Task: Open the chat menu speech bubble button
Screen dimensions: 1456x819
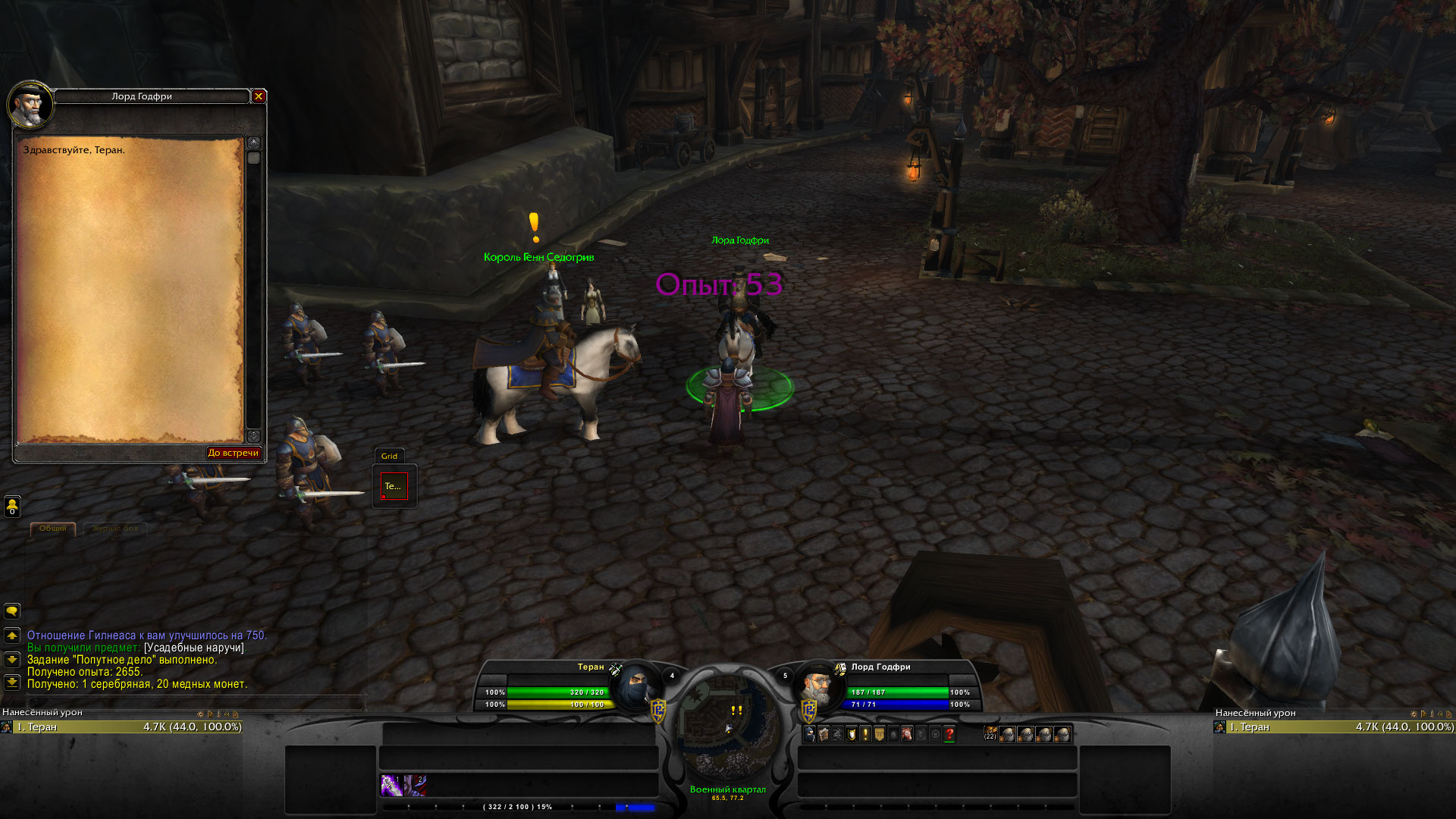Action: click(x=12, y=611)
